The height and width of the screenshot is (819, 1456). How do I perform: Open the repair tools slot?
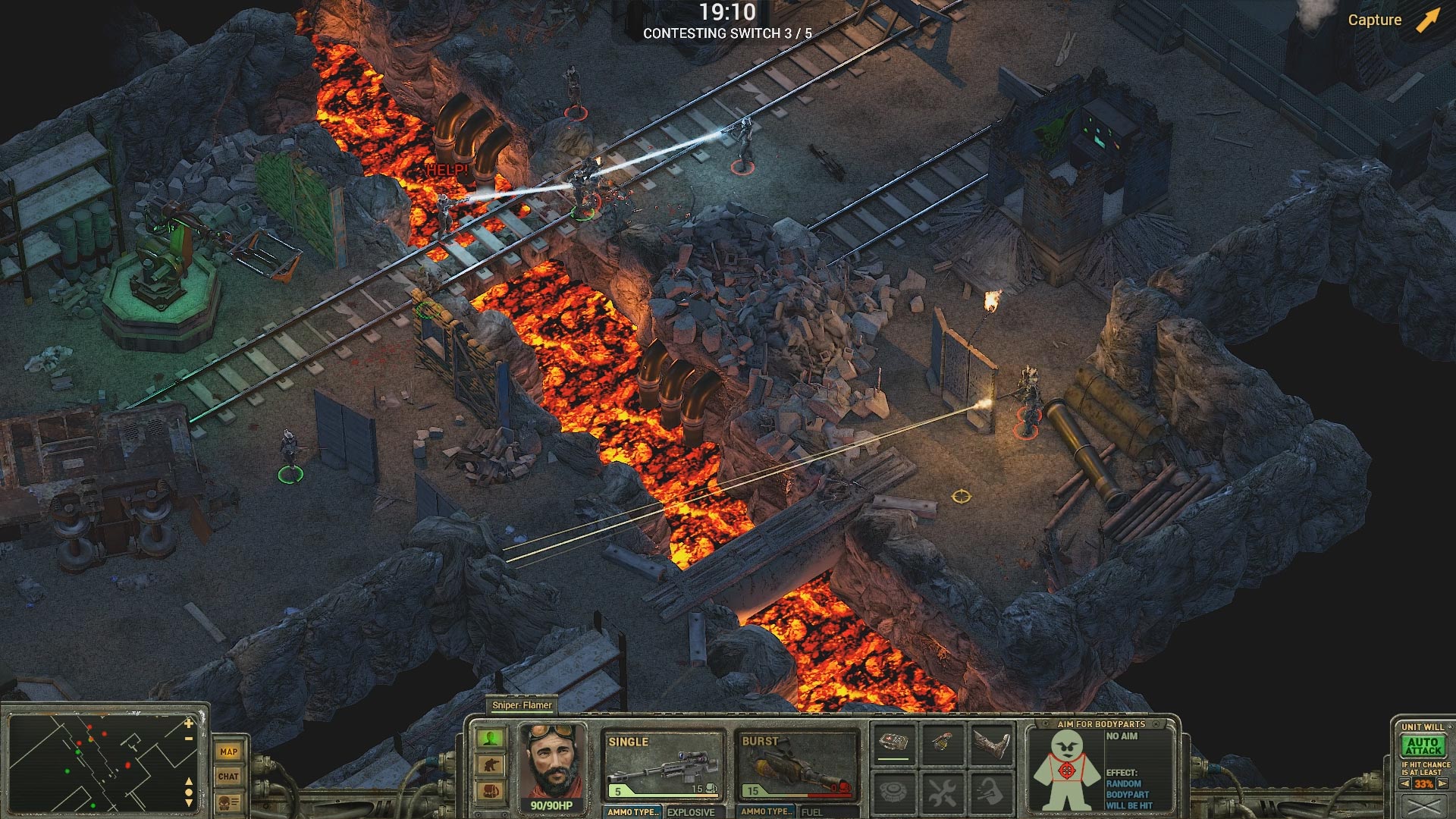pyautogui.click(x=943, y=791)
